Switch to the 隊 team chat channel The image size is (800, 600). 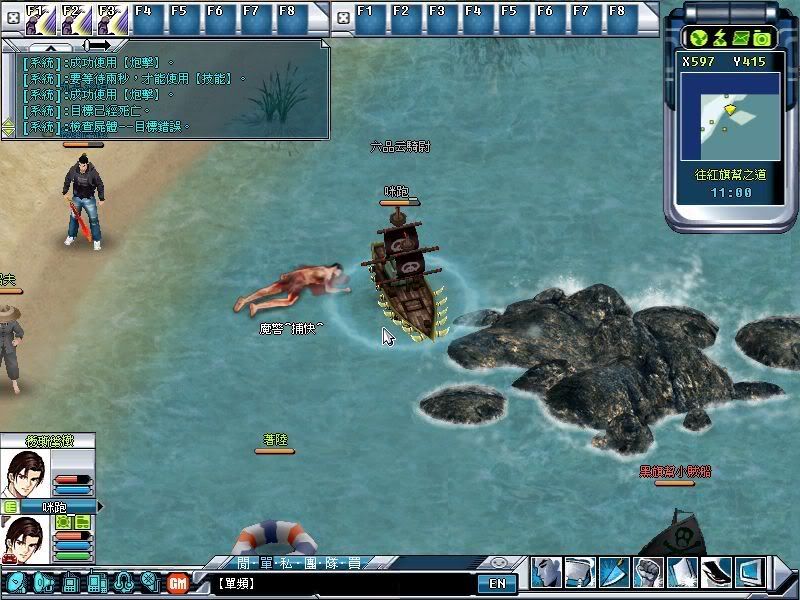pyautogui.click(x=329, y=564)
